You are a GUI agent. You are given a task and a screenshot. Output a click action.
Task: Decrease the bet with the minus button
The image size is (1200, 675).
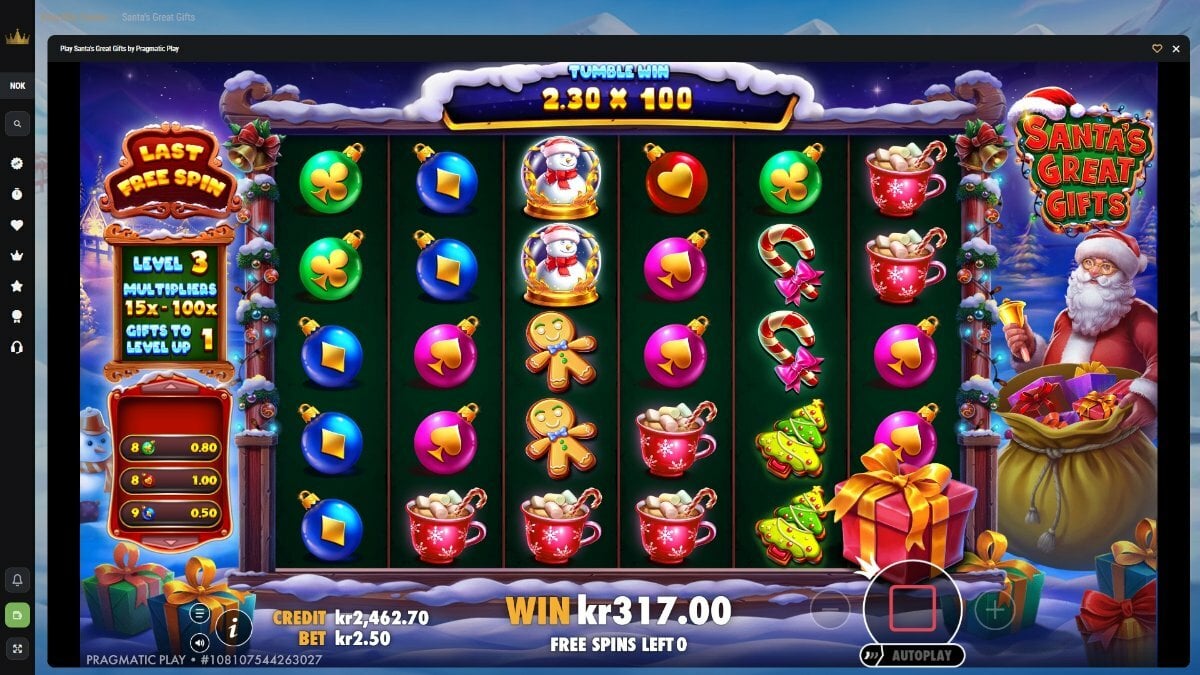[x=830, y=608]
